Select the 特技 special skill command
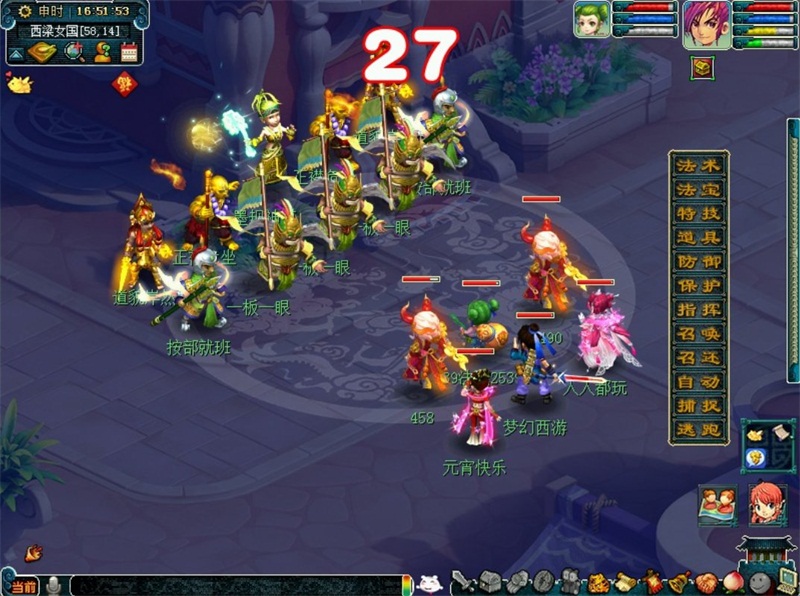 point(700,213)
